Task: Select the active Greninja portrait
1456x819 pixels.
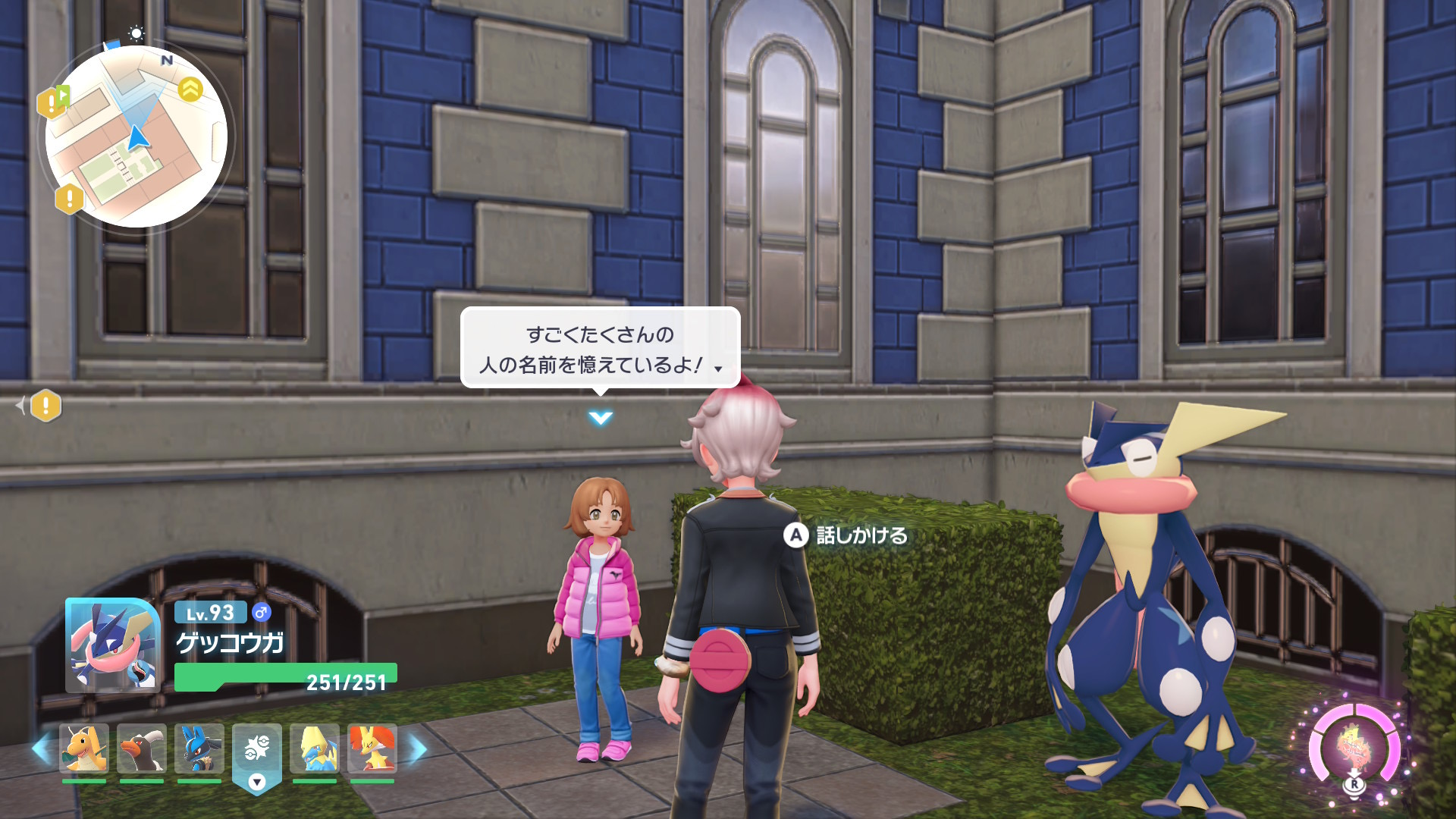Action: (113, 645)
